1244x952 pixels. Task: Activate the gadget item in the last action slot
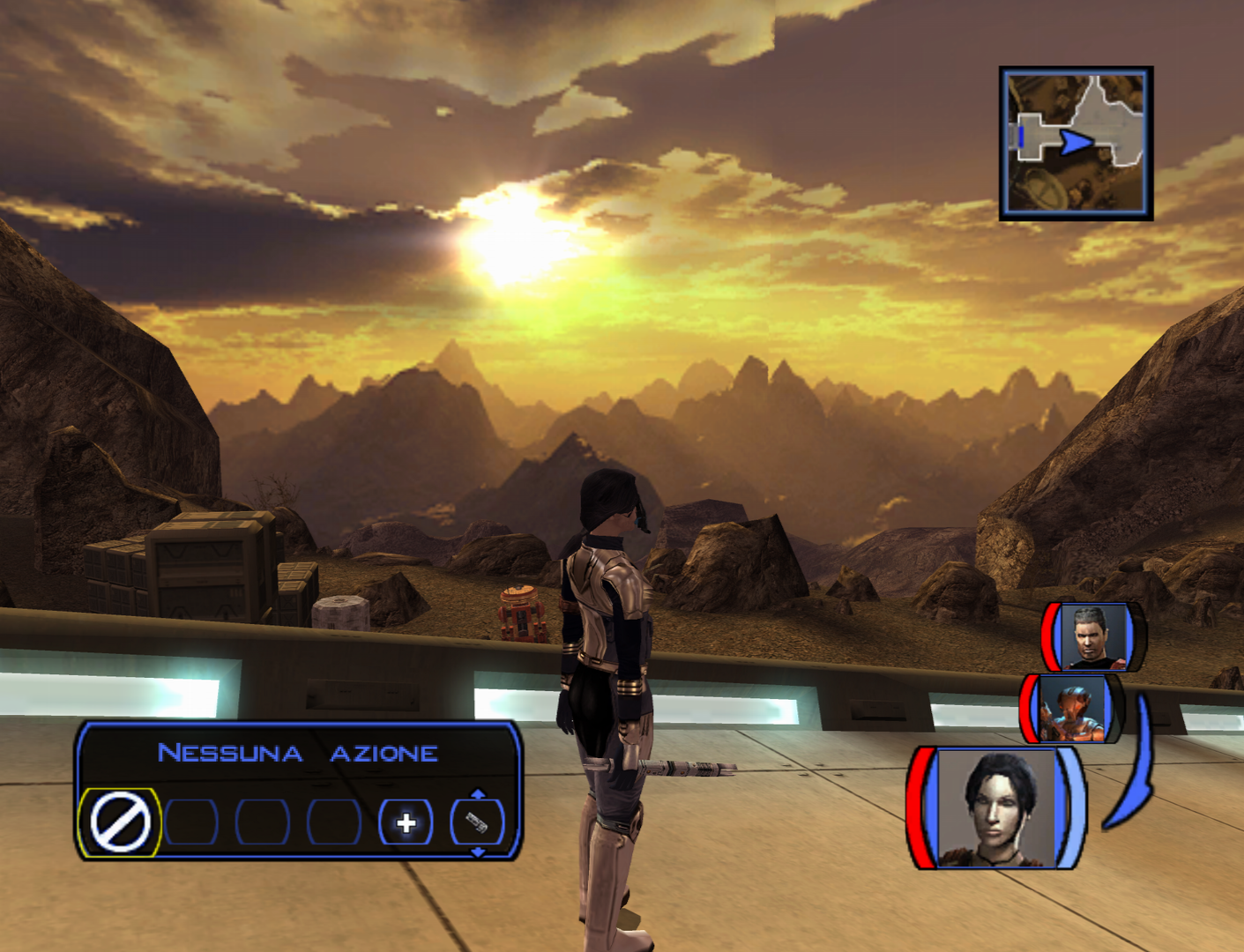click(x=477, y=823)
